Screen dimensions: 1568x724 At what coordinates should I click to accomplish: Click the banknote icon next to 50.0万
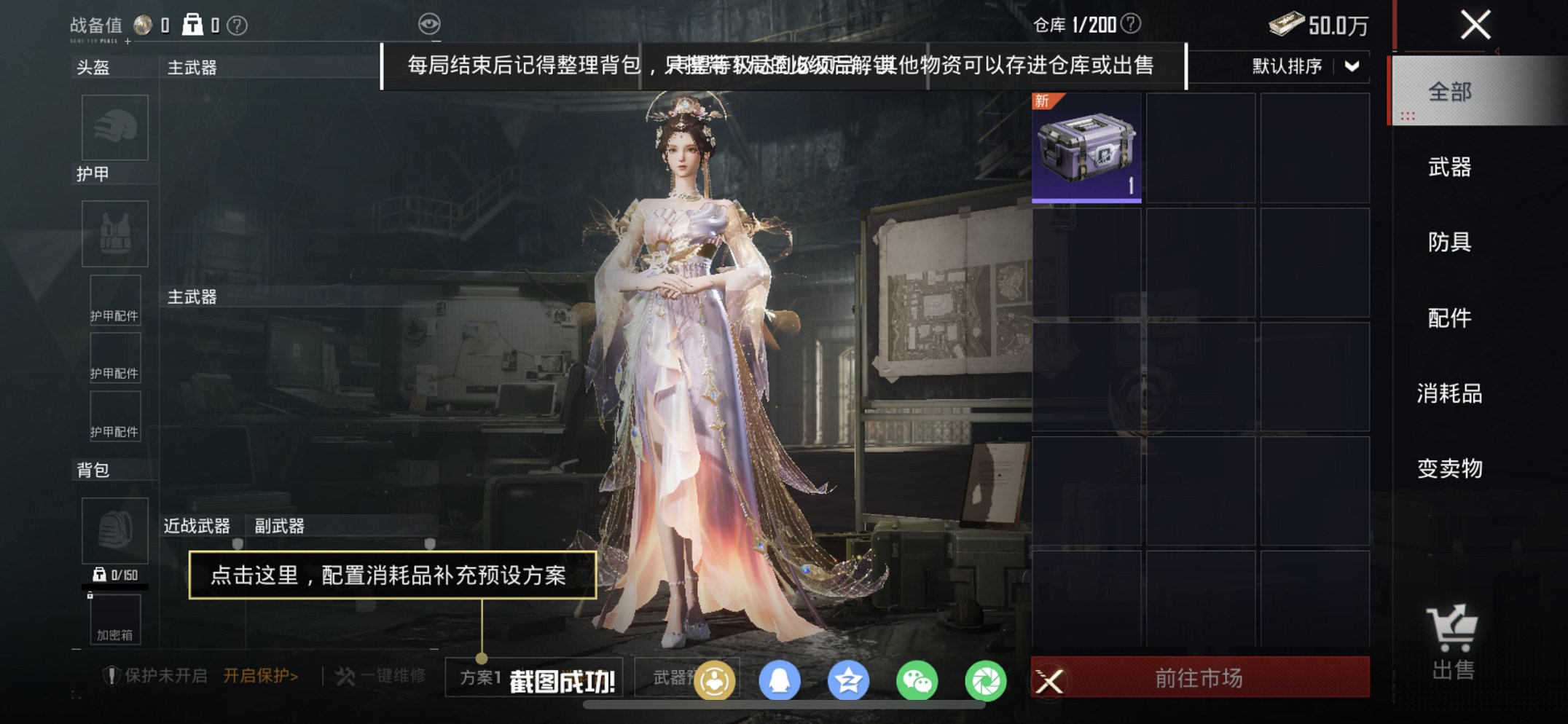click(x=1285, y=23)
